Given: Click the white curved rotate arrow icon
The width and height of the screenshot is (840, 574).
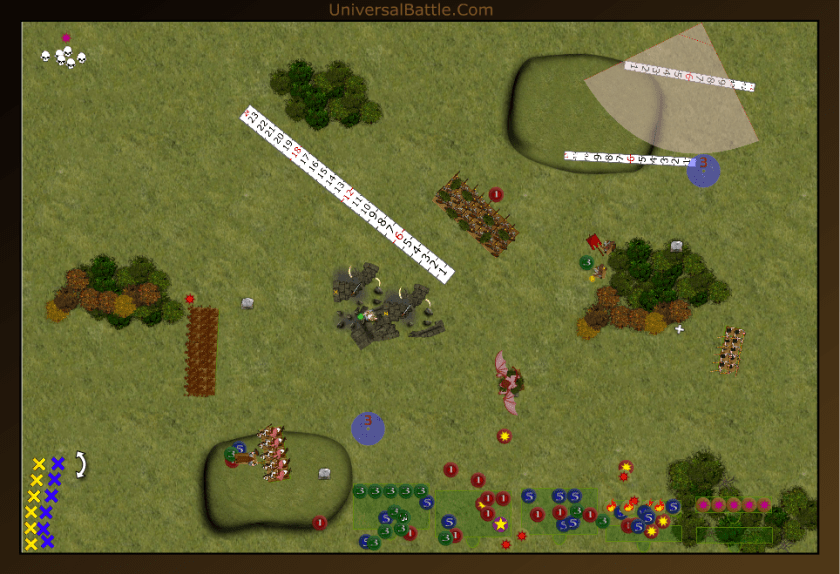Looking at the screenshot, I should [81, 464].
